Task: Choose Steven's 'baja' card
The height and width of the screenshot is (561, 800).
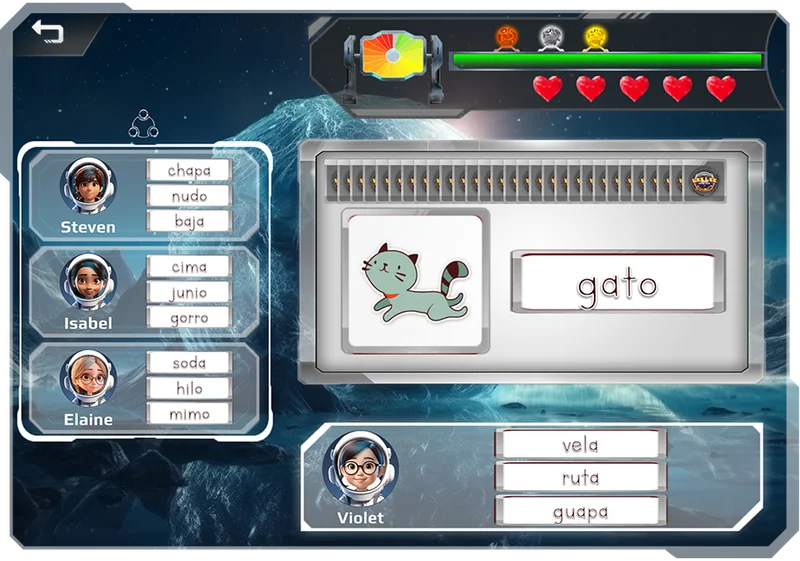Action: pos(189,221)
